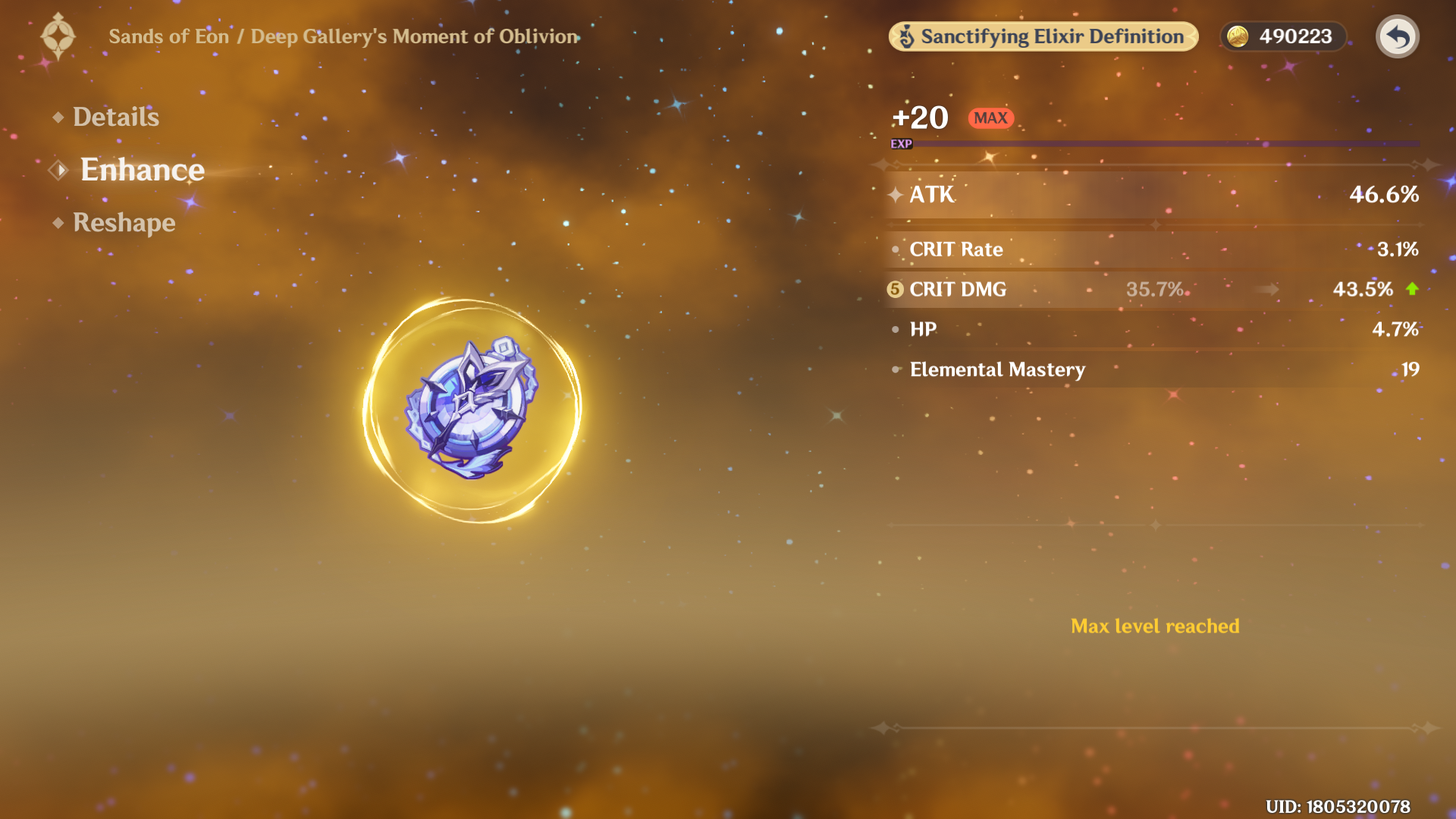Screen dimensions: 1456x819
Task: Switch to the Reshape tab
Action: click(123, 223)
